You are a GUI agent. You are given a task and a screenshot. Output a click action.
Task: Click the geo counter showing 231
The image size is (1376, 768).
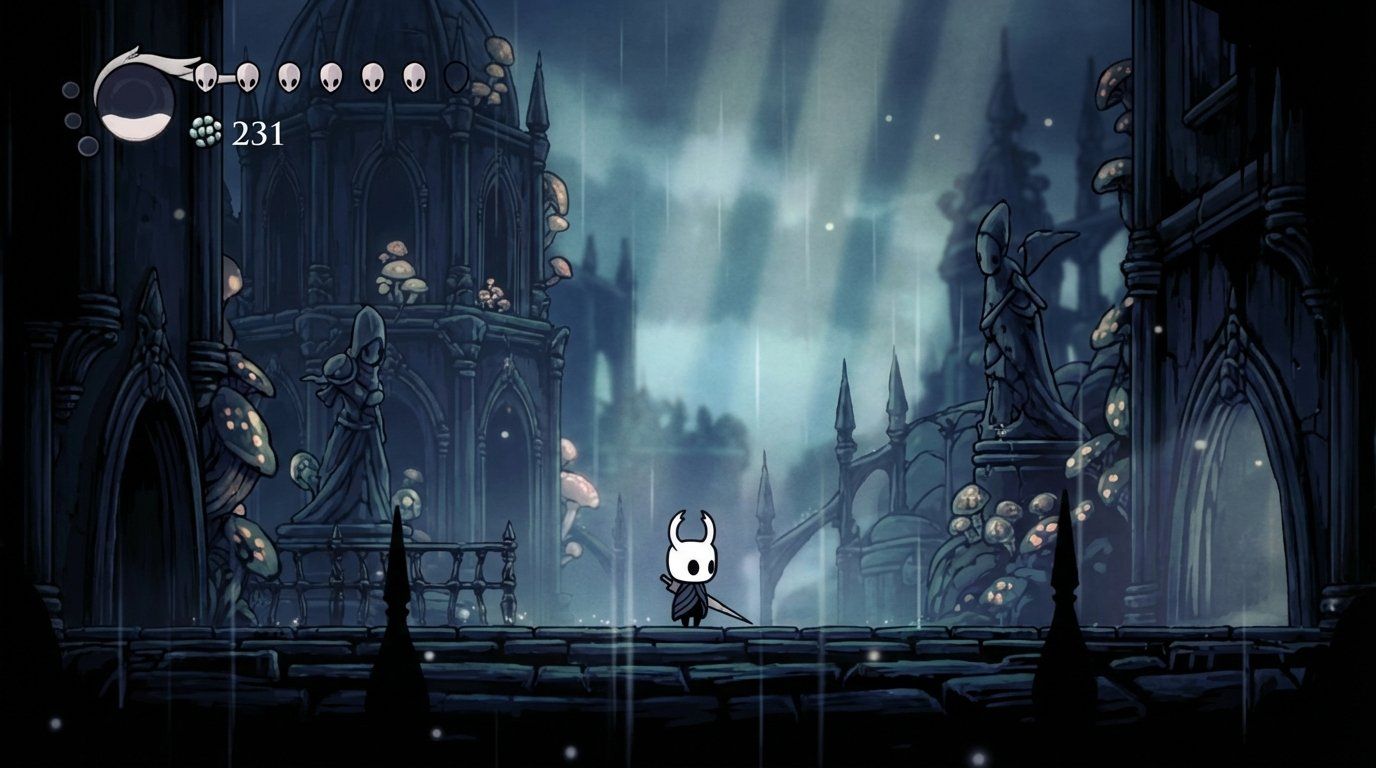tap(259, 134)
